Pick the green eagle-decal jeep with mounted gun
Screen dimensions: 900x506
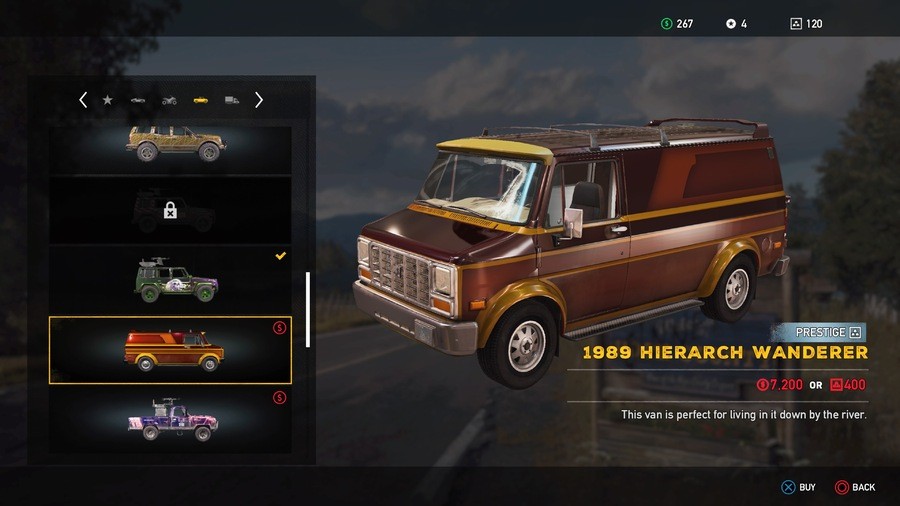click(x=171, y=279)
